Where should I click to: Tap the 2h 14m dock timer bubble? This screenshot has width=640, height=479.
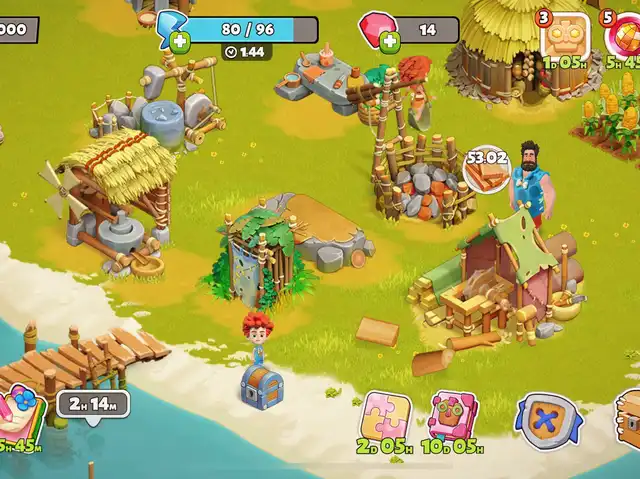point(93,404)
